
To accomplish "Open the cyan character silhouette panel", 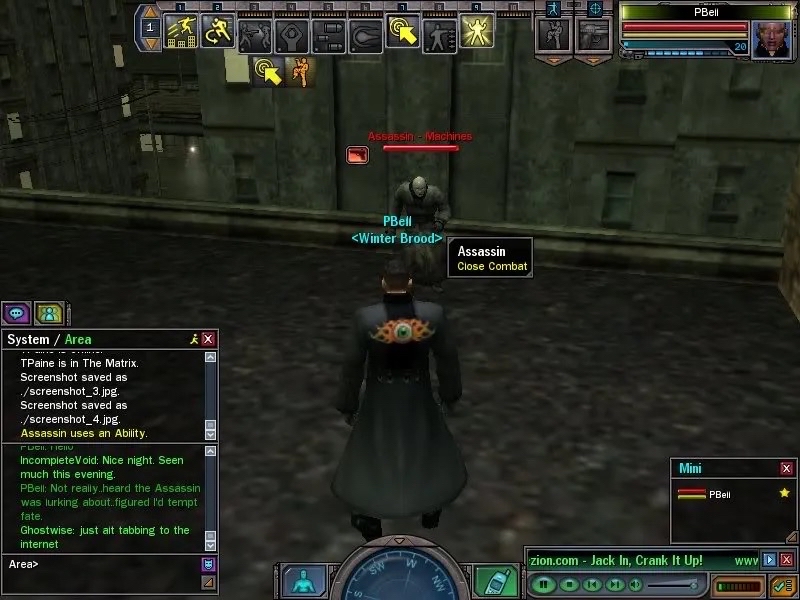I will (303, 581).
